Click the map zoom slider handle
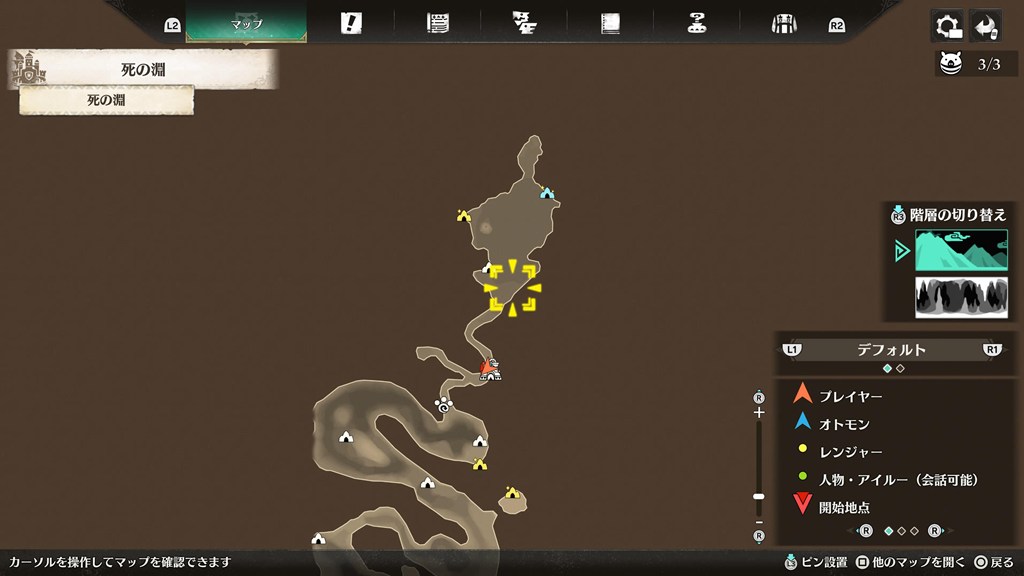This screenshot has height=576, width=1024. point(759,496)
